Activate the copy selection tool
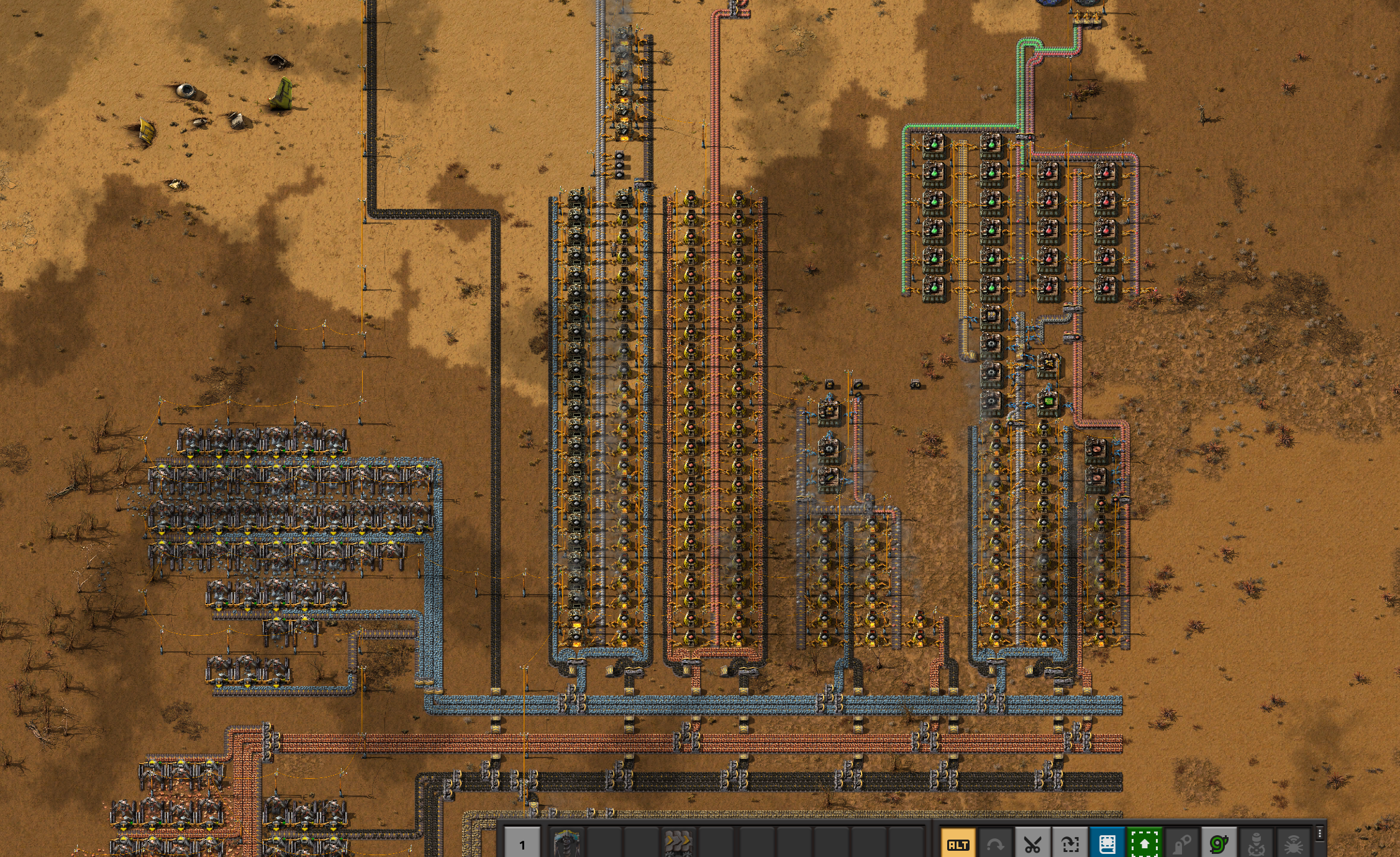 coord(1070,844)
